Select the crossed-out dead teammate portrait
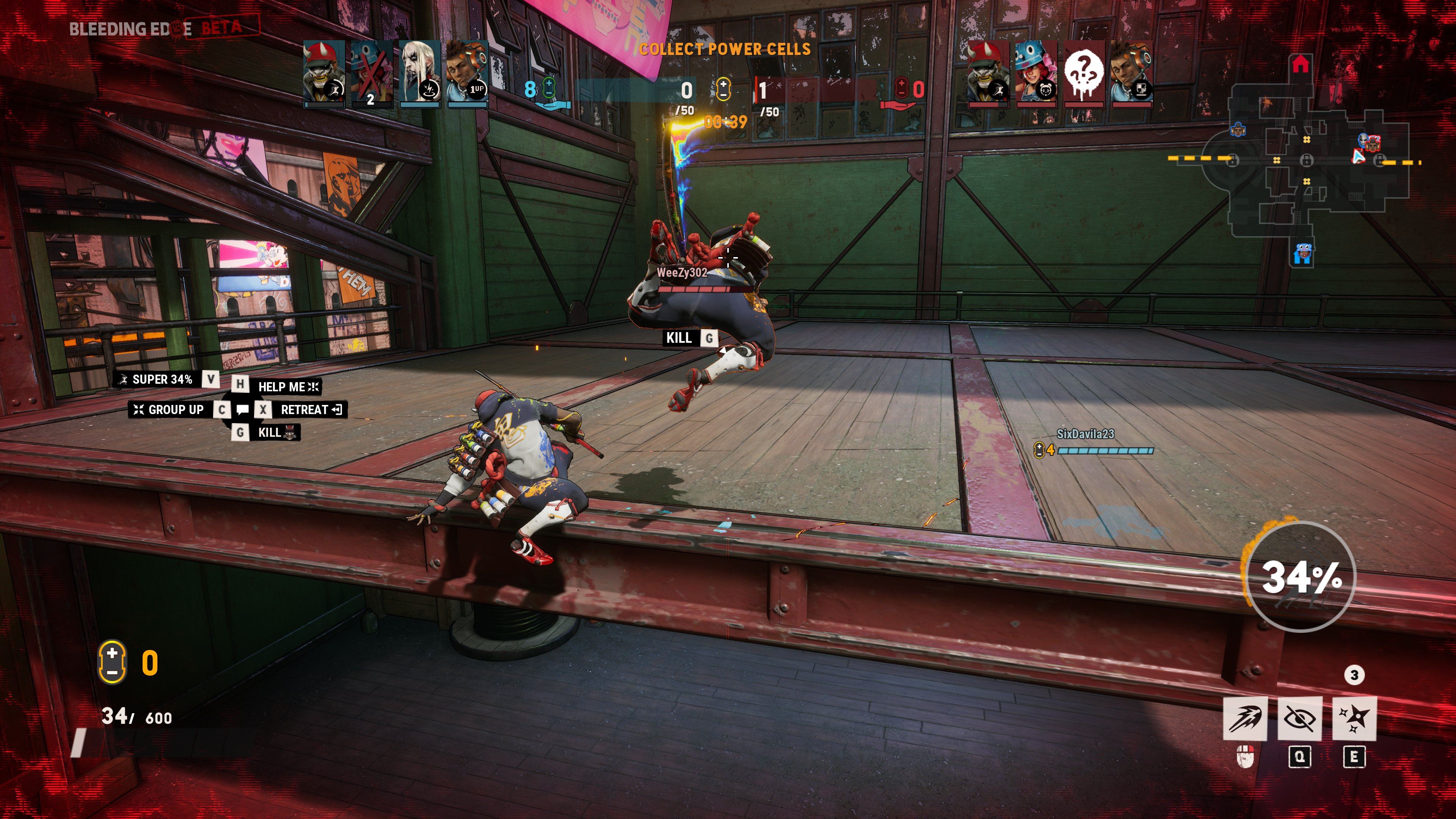1456x819 pixels. [371, 73]
